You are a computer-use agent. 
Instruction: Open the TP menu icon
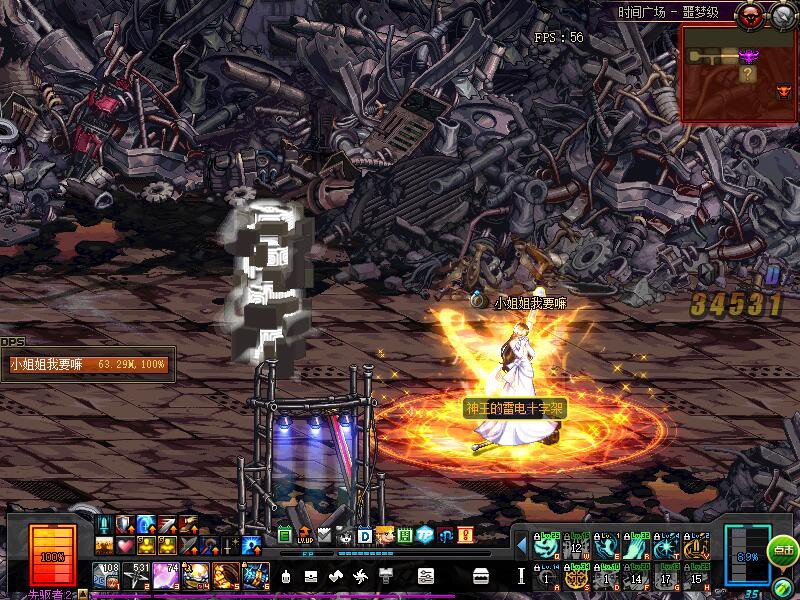[424, 535]
